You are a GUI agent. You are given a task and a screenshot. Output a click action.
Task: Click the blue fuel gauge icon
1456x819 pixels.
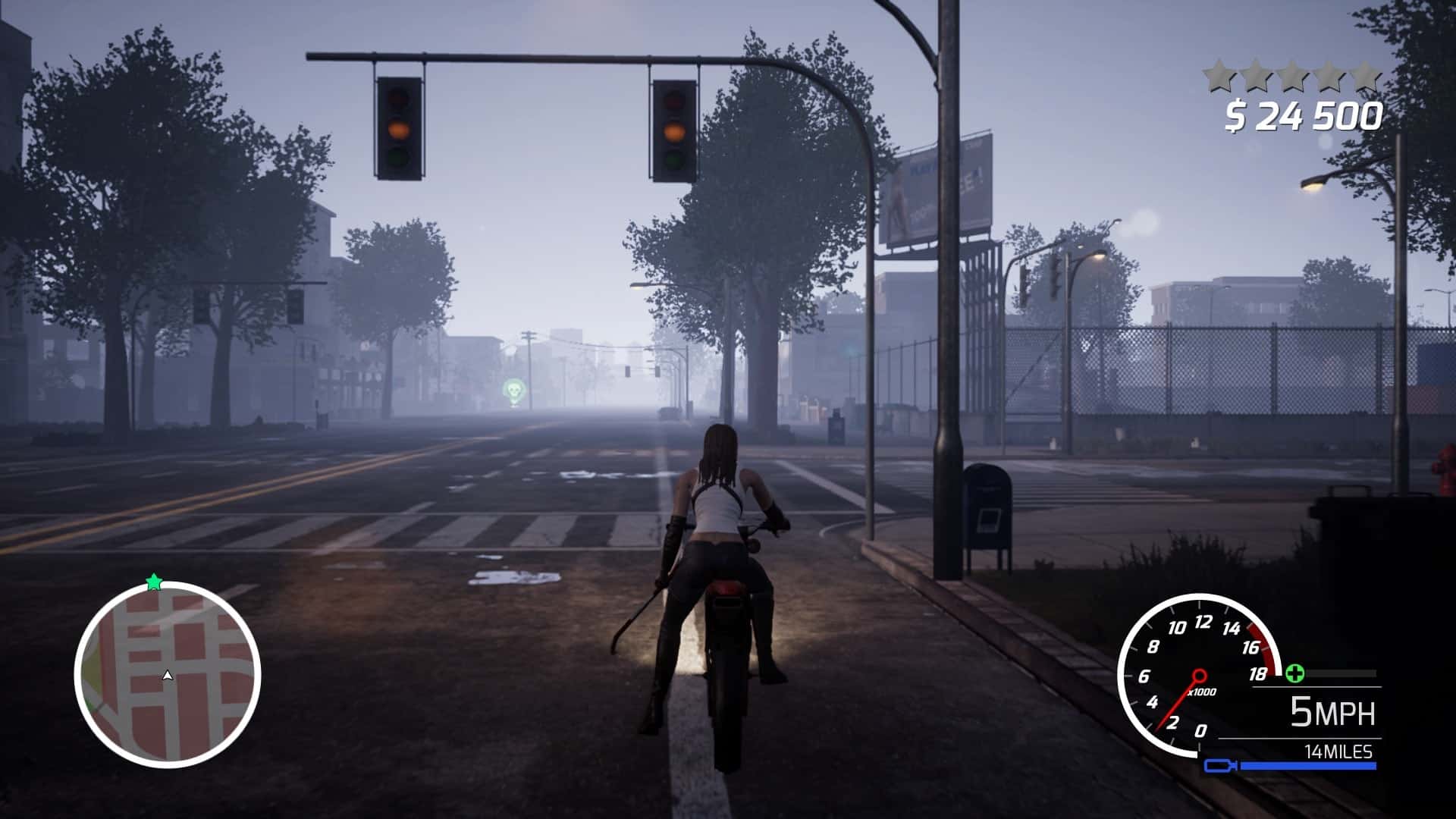point(1221,766)
